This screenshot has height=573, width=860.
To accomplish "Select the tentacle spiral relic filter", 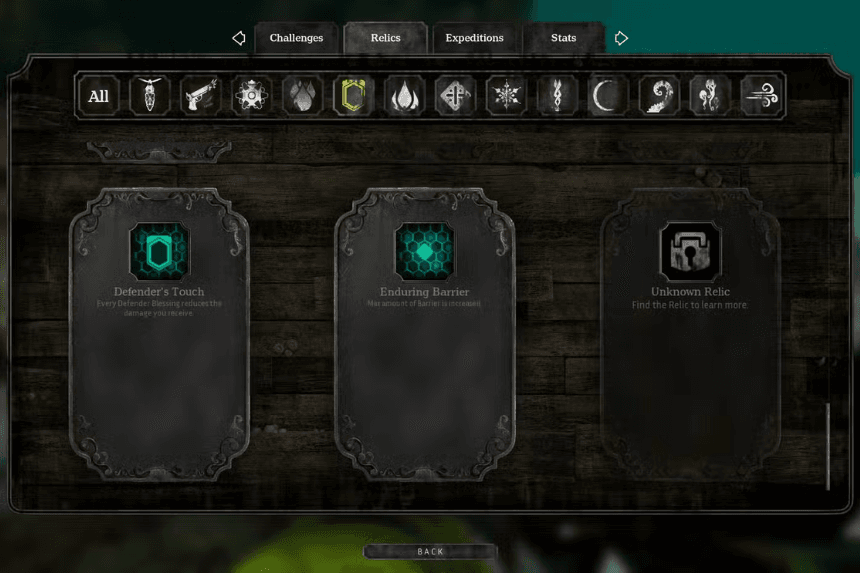I will tap(659, 96).
